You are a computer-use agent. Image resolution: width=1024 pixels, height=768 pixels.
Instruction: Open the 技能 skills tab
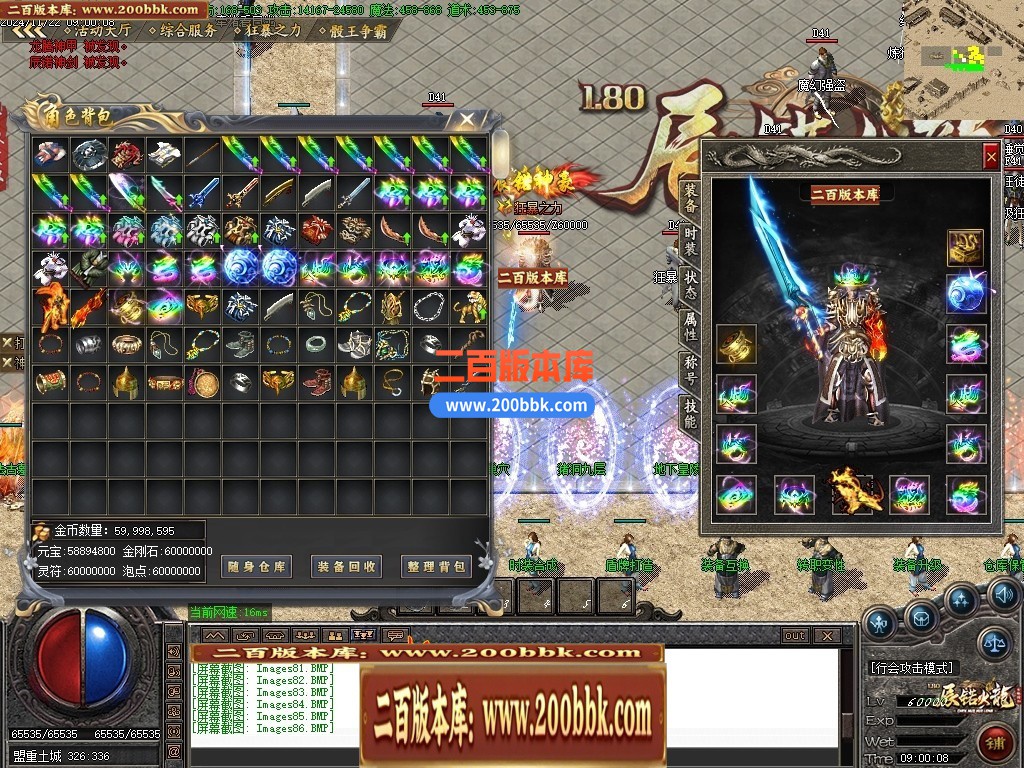pos(690,412)
